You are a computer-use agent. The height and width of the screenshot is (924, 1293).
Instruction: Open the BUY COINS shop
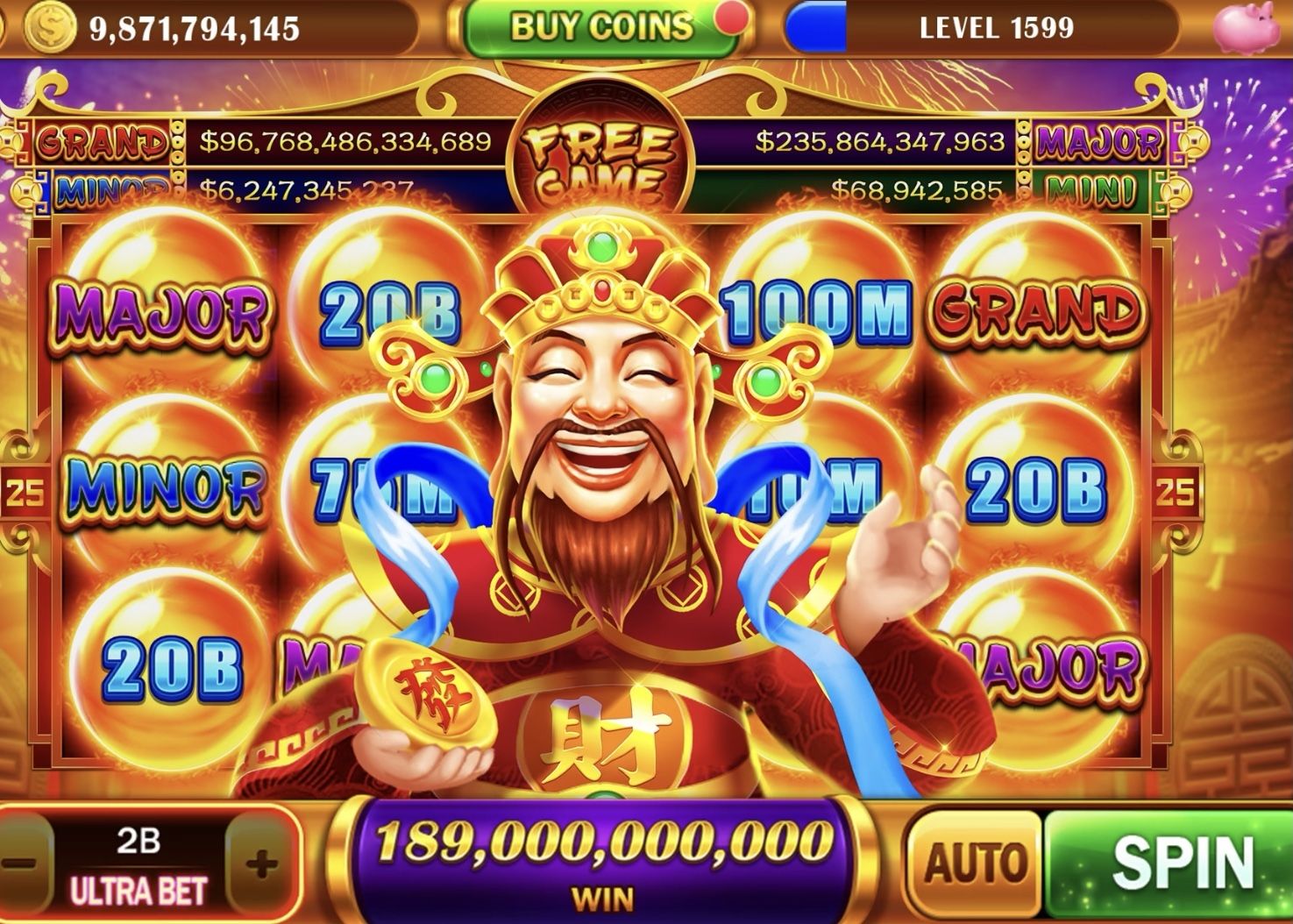tap(601, 28)
